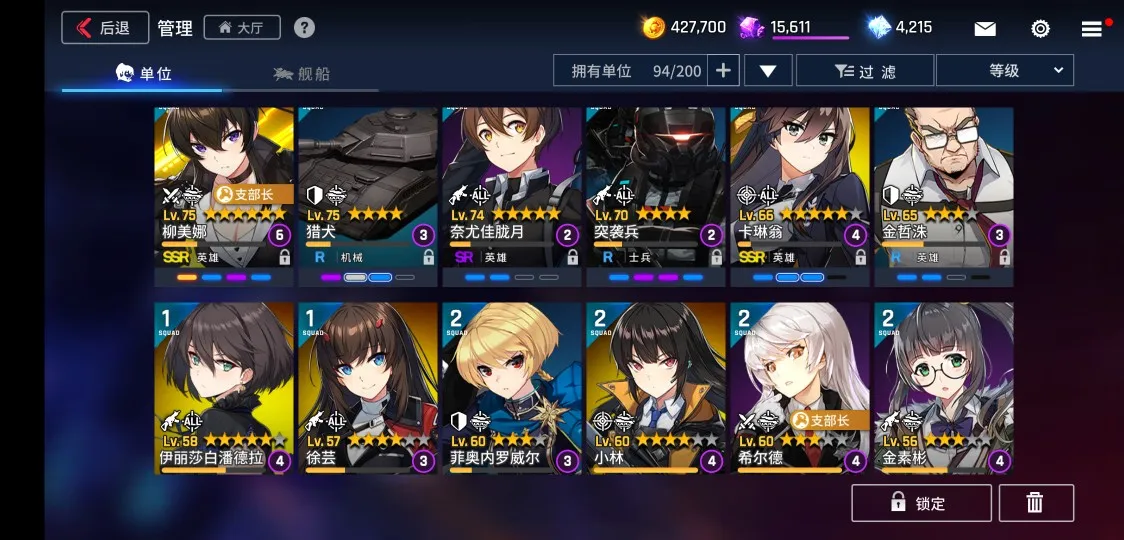Switch to the 单位 units tab
The image size is (1124, 540).
(144, 74)
